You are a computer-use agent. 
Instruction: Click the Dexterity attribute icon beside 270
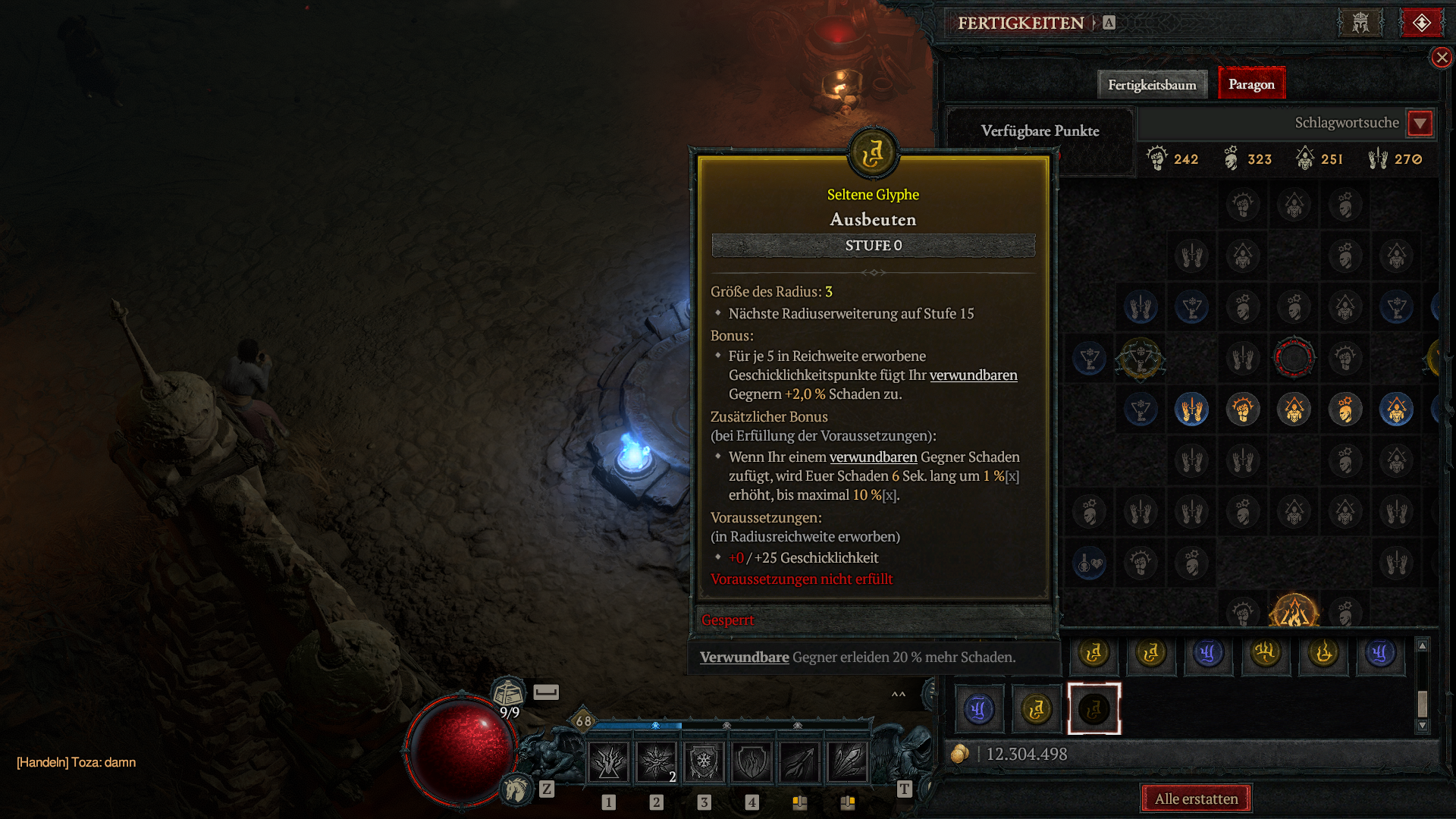pyautogui.click(x=1378, y=158)
